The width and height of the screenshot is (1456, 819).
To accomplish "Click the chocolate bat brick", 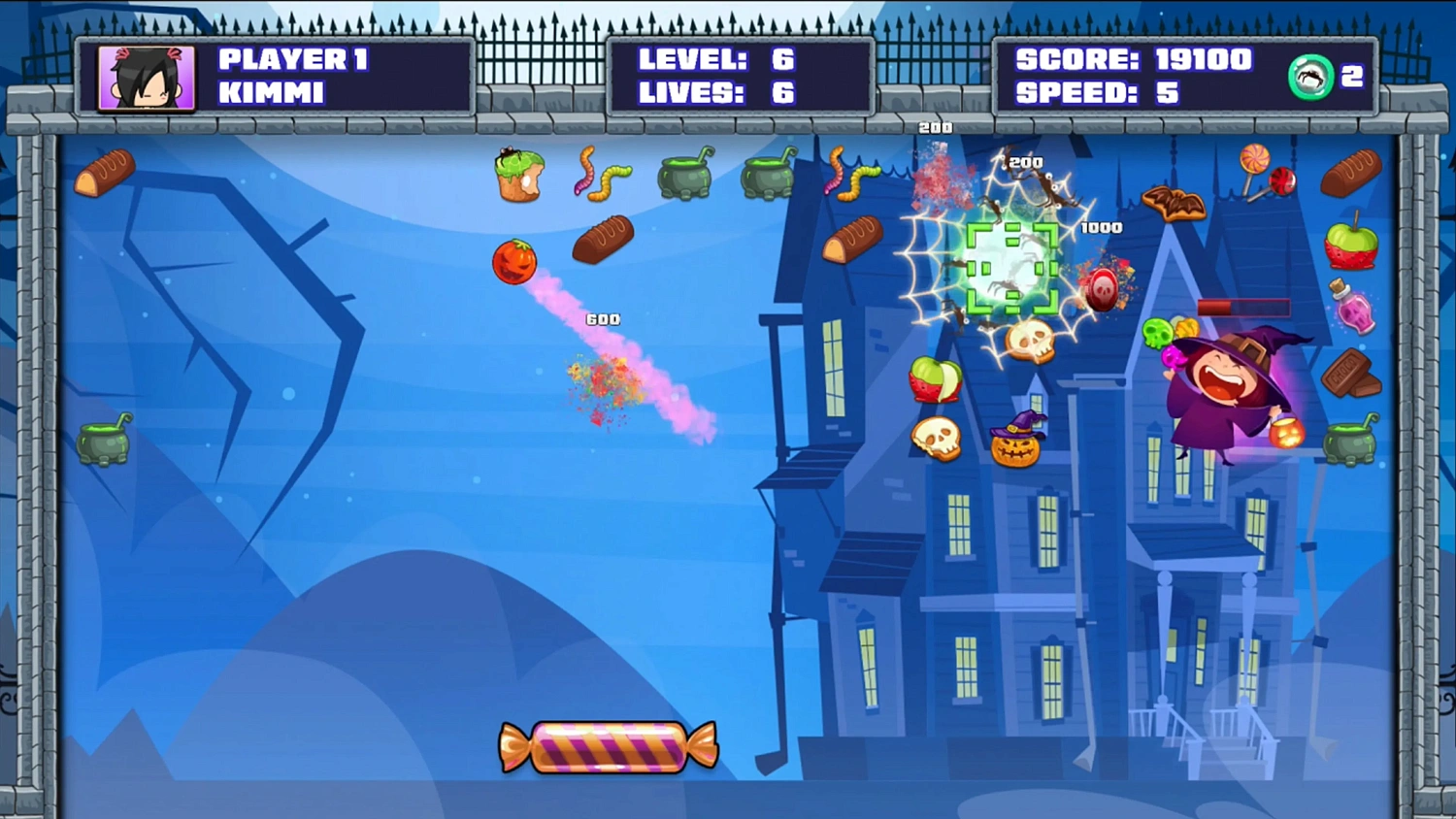I will click(1175, 204).
